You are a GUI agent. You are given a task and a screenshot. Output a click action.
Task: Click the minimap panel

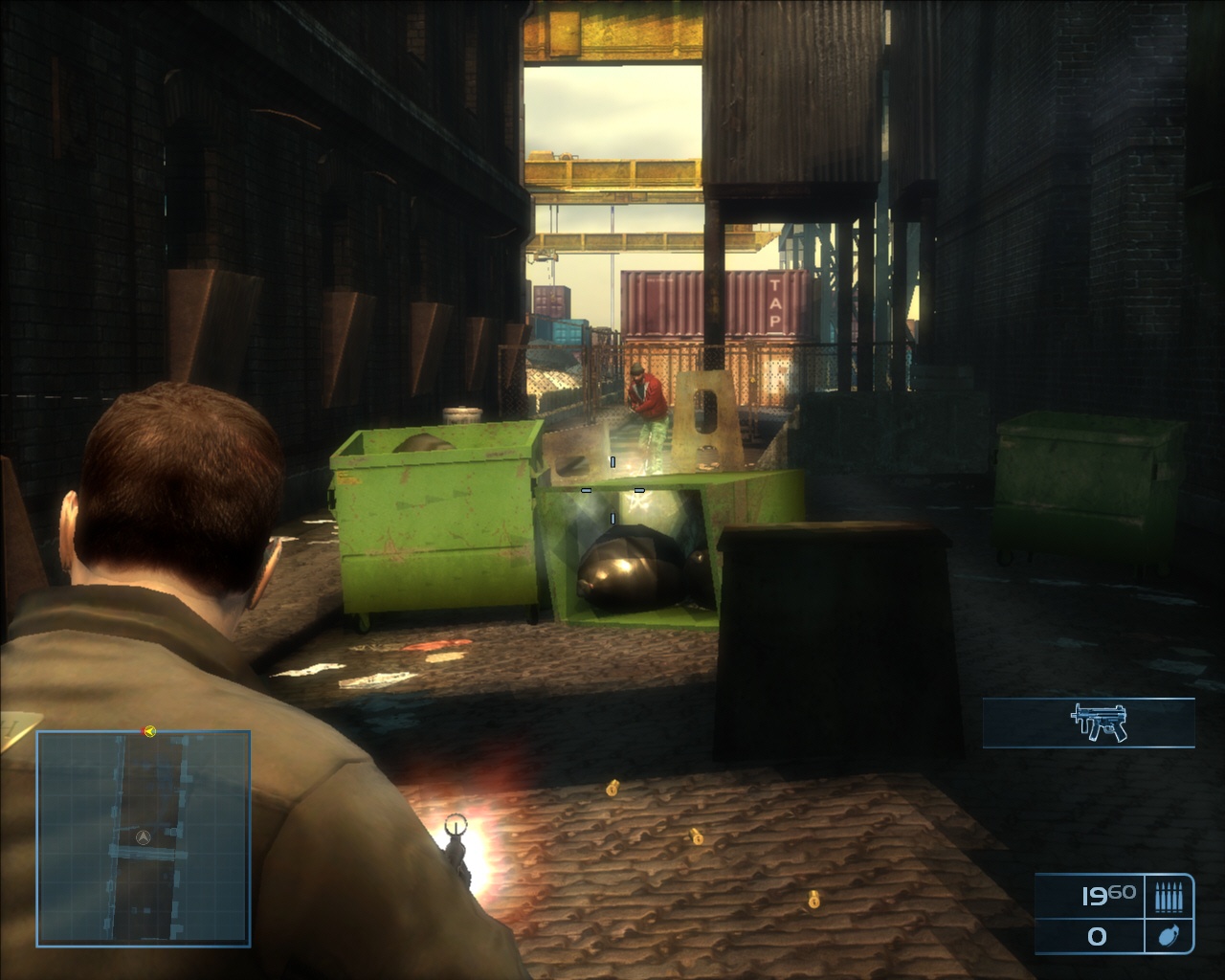coord(144,838)
